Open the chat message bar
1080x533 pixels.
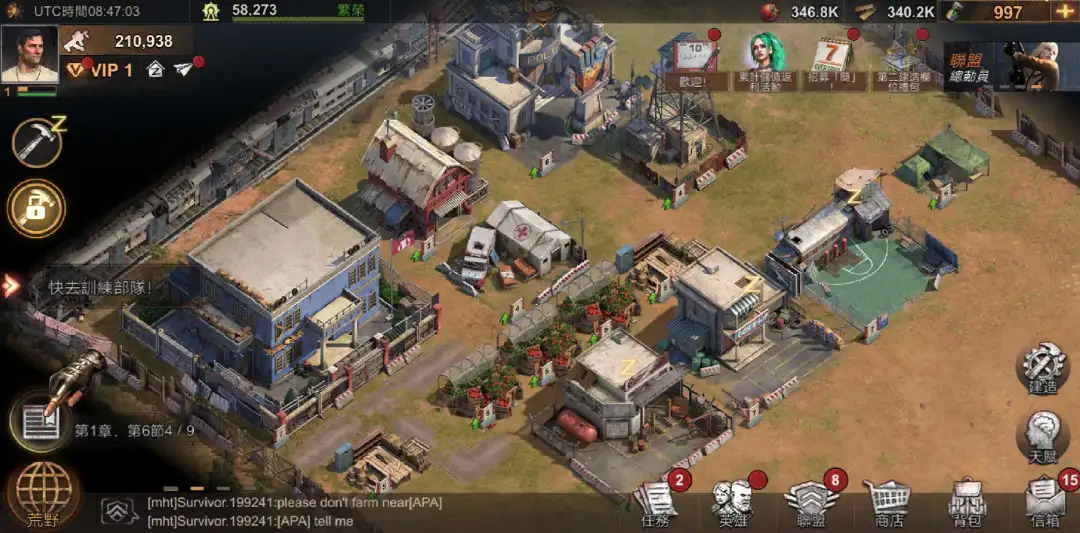click(300, 511)
